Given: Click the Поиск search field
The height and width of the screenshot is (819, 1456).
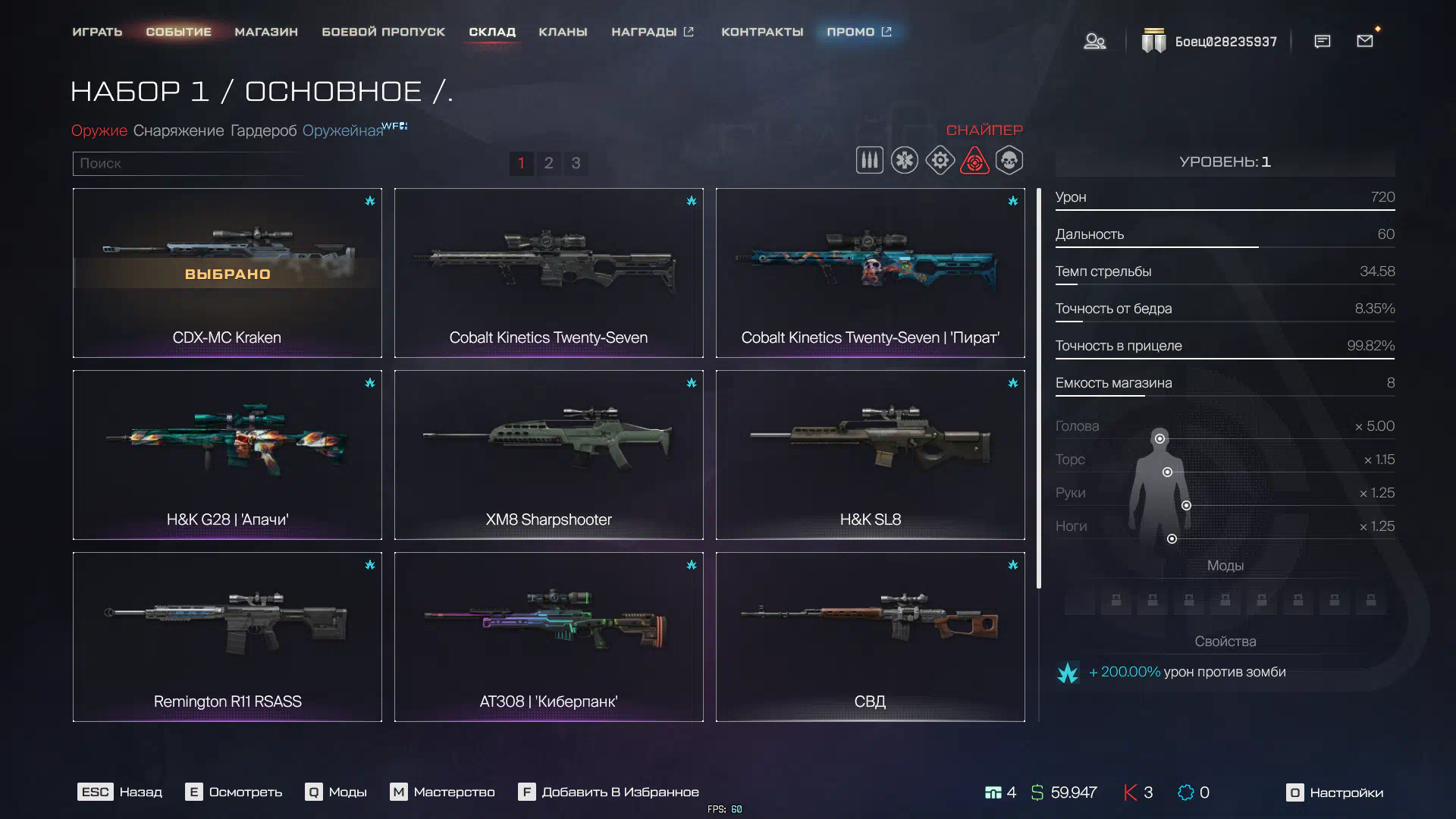Looking at the screenshot, I should pyautogui.click(x=186, y=163).
